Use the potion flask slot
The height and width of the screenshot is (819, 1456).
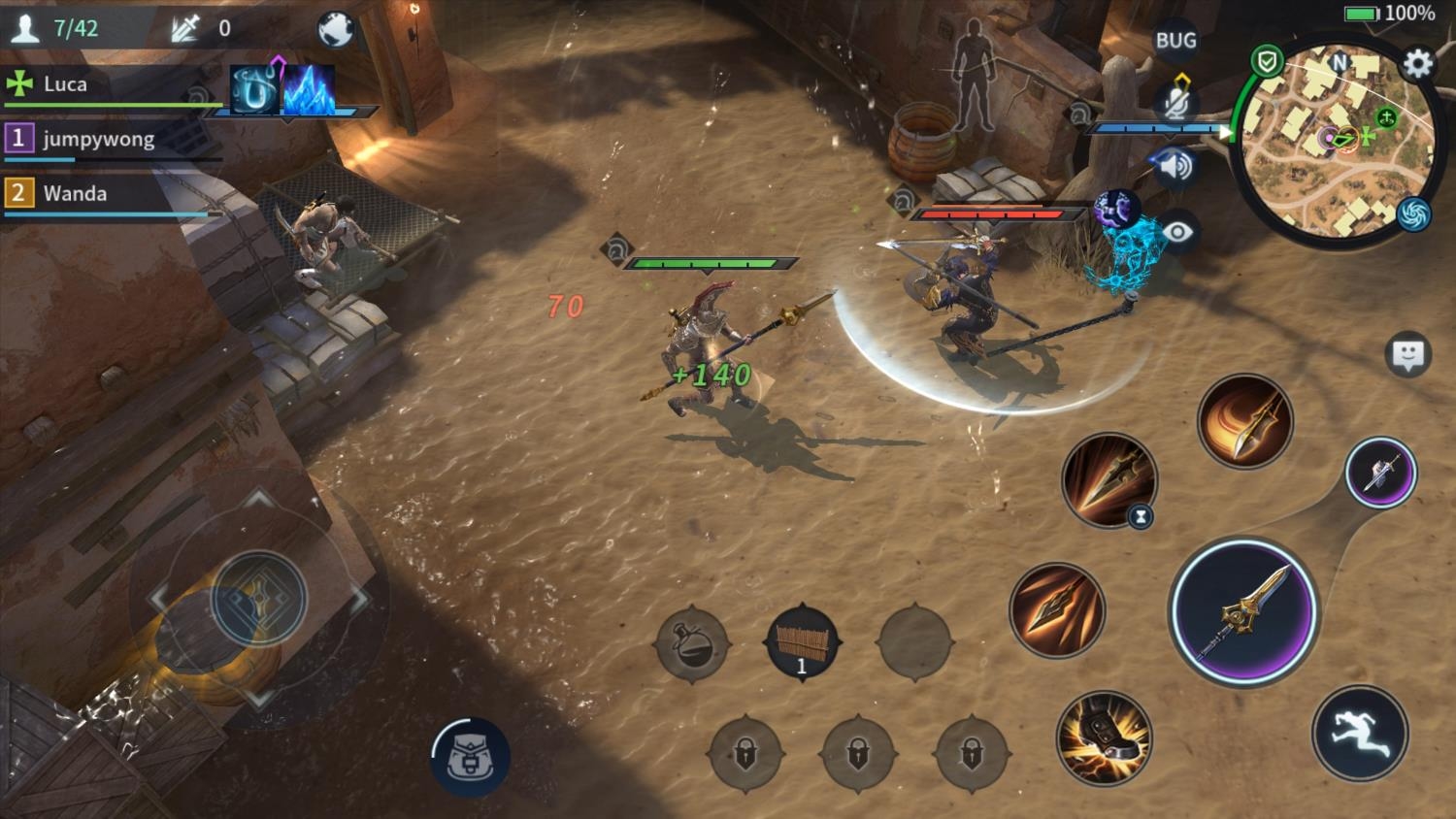point(692,642)
